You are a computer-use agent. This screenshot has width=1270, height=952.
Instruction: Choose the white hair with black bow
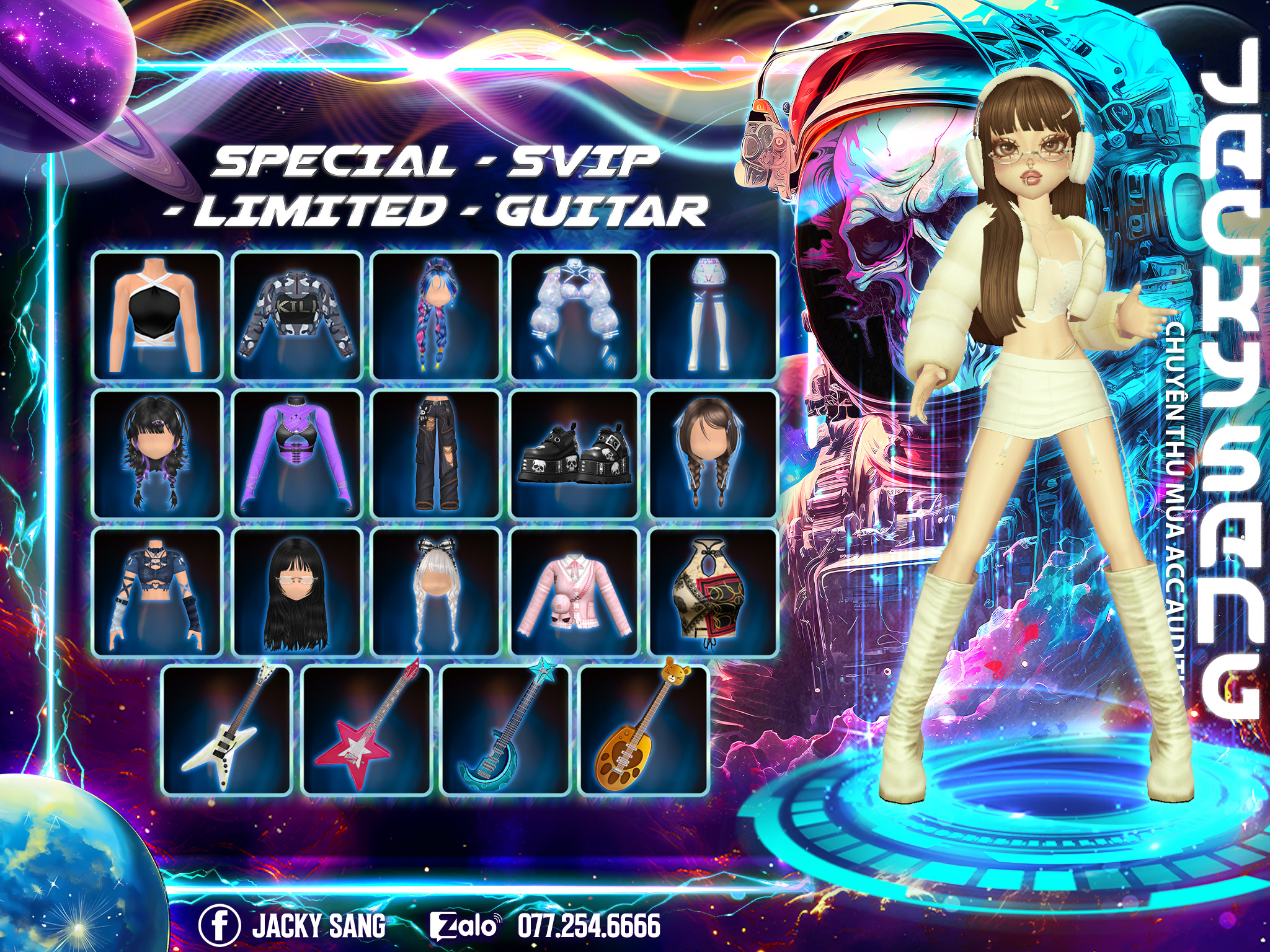[436, 593]
